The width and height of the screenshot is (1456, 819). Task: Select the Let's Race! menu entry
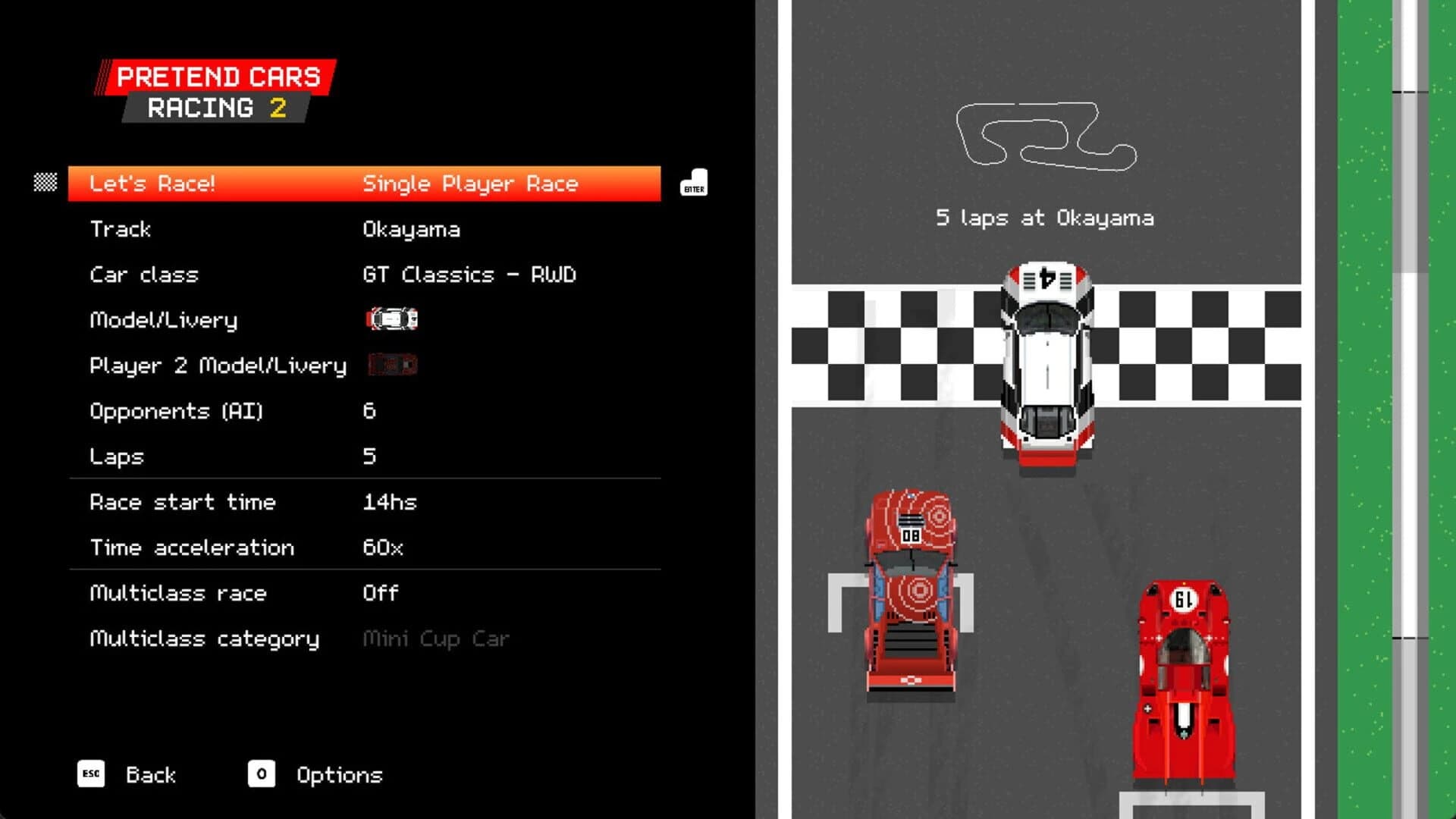tap(152, 183)
